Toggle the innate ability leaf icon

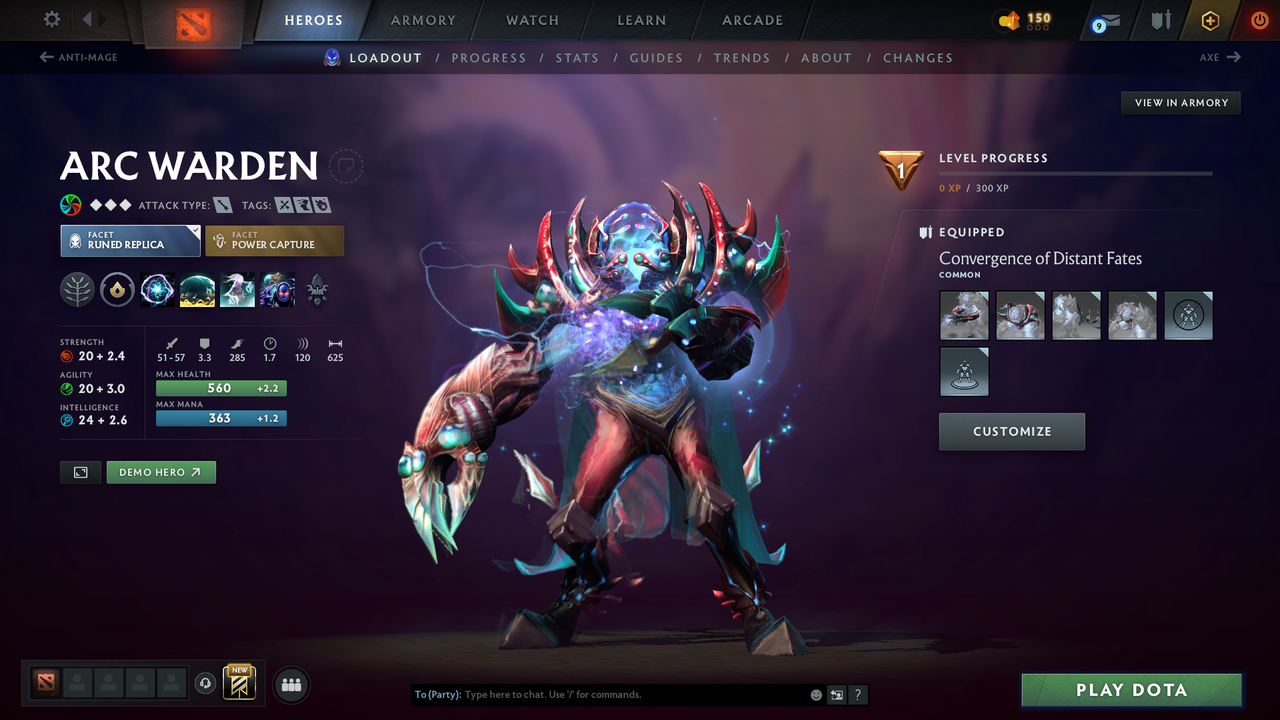[77, 290]
